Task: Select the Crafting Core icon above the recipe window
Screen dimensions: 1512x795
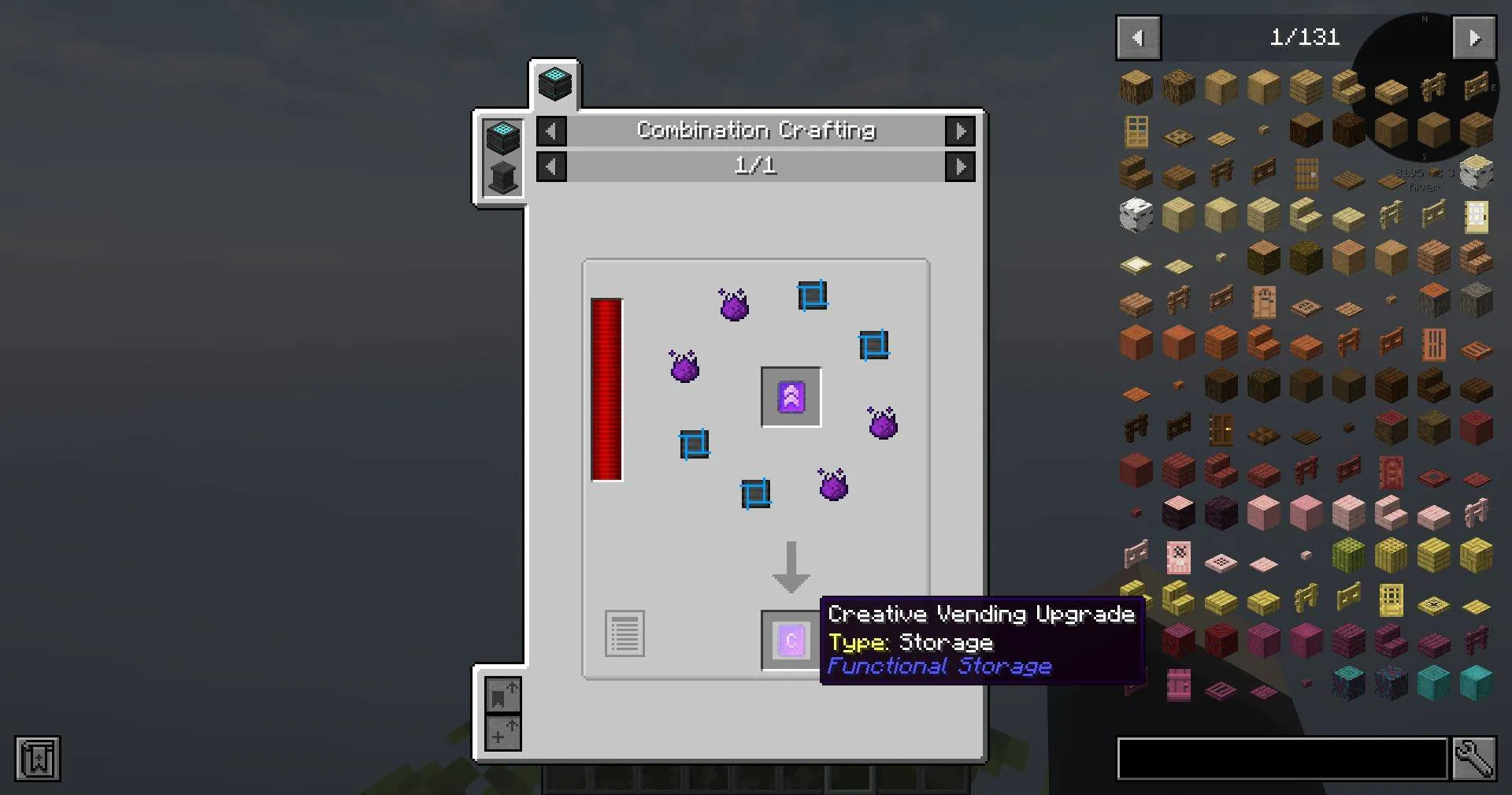Action: 554,84
